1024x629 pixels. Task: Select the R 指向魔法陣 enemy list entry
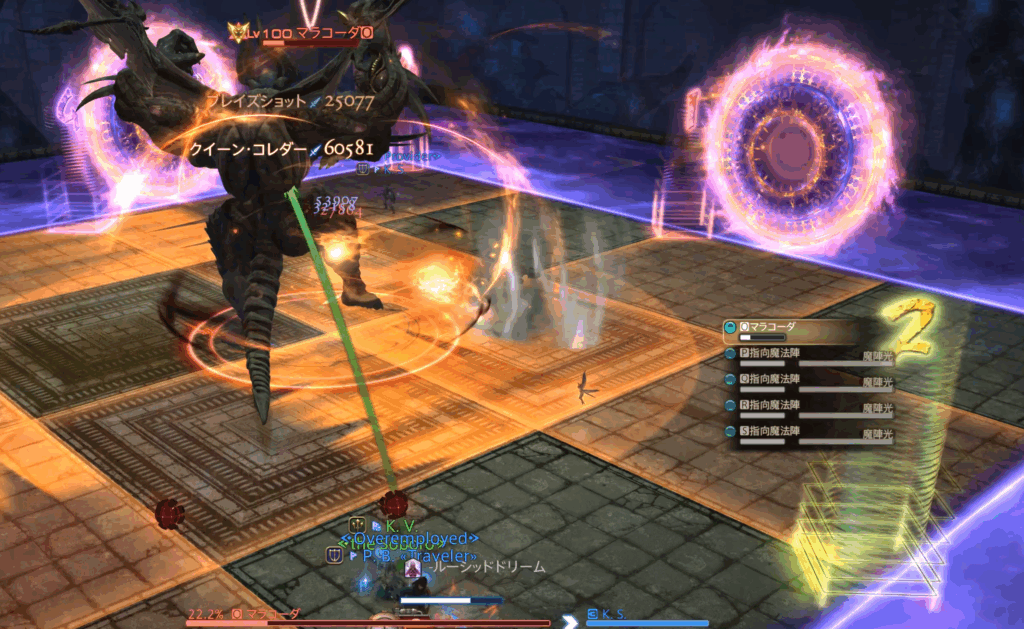pyautogui.click(x=790, y=407)
